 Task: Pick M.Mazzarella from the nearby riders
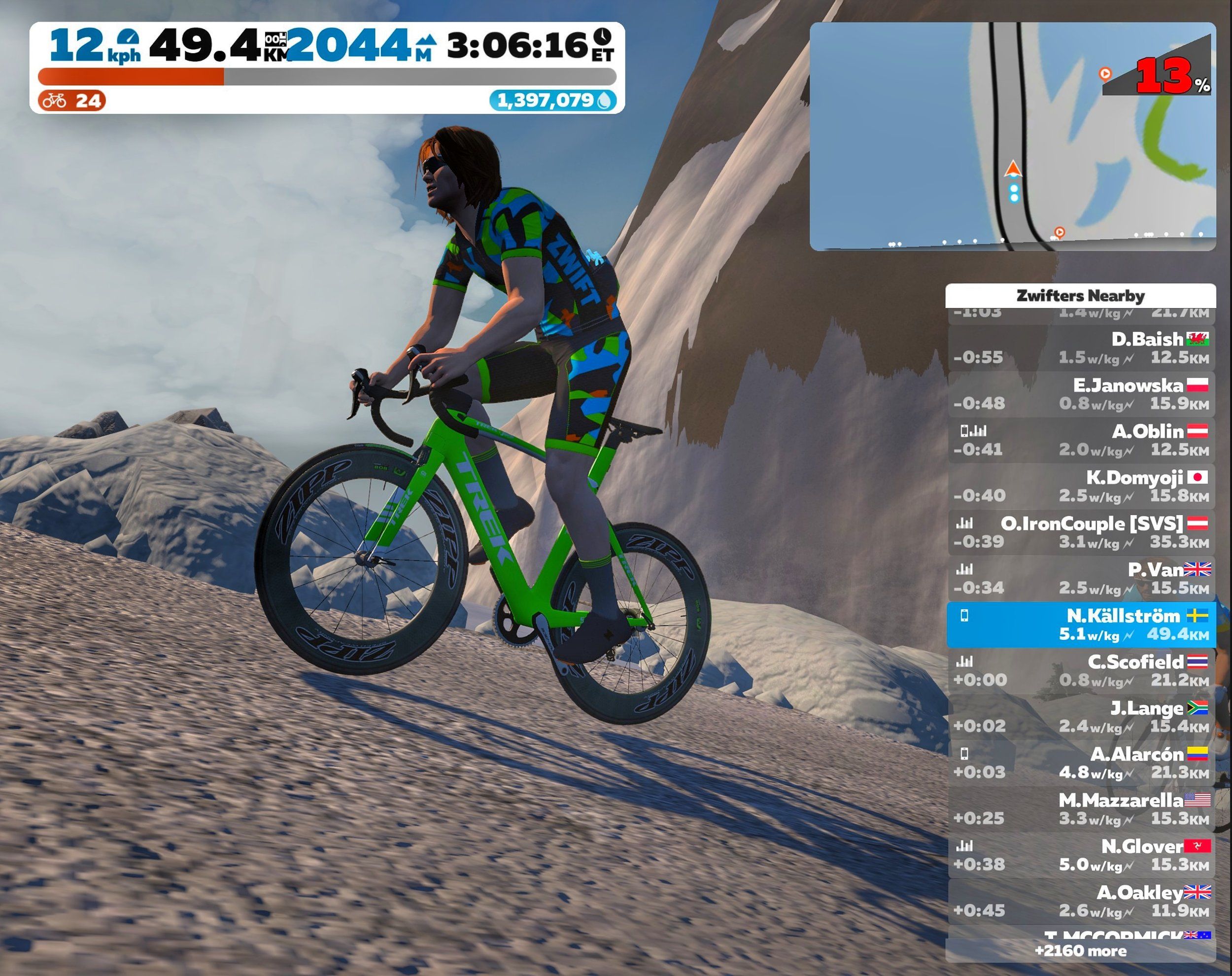(x=1081, y=809)
